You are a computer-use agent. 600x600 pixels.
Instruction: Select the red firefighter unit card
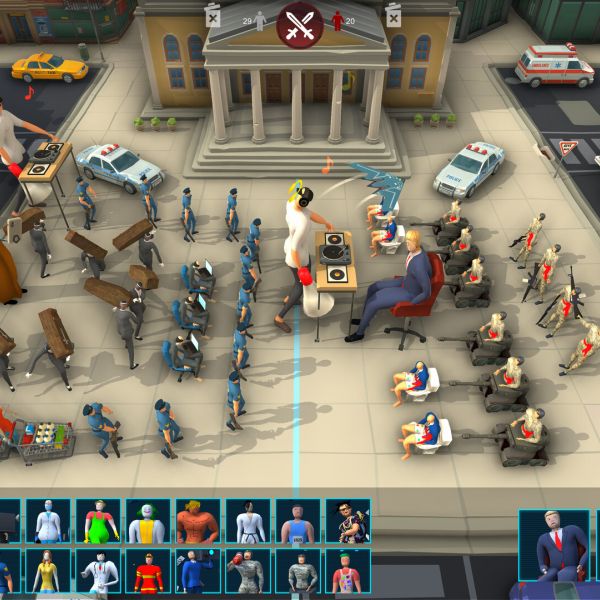[148, 571]
